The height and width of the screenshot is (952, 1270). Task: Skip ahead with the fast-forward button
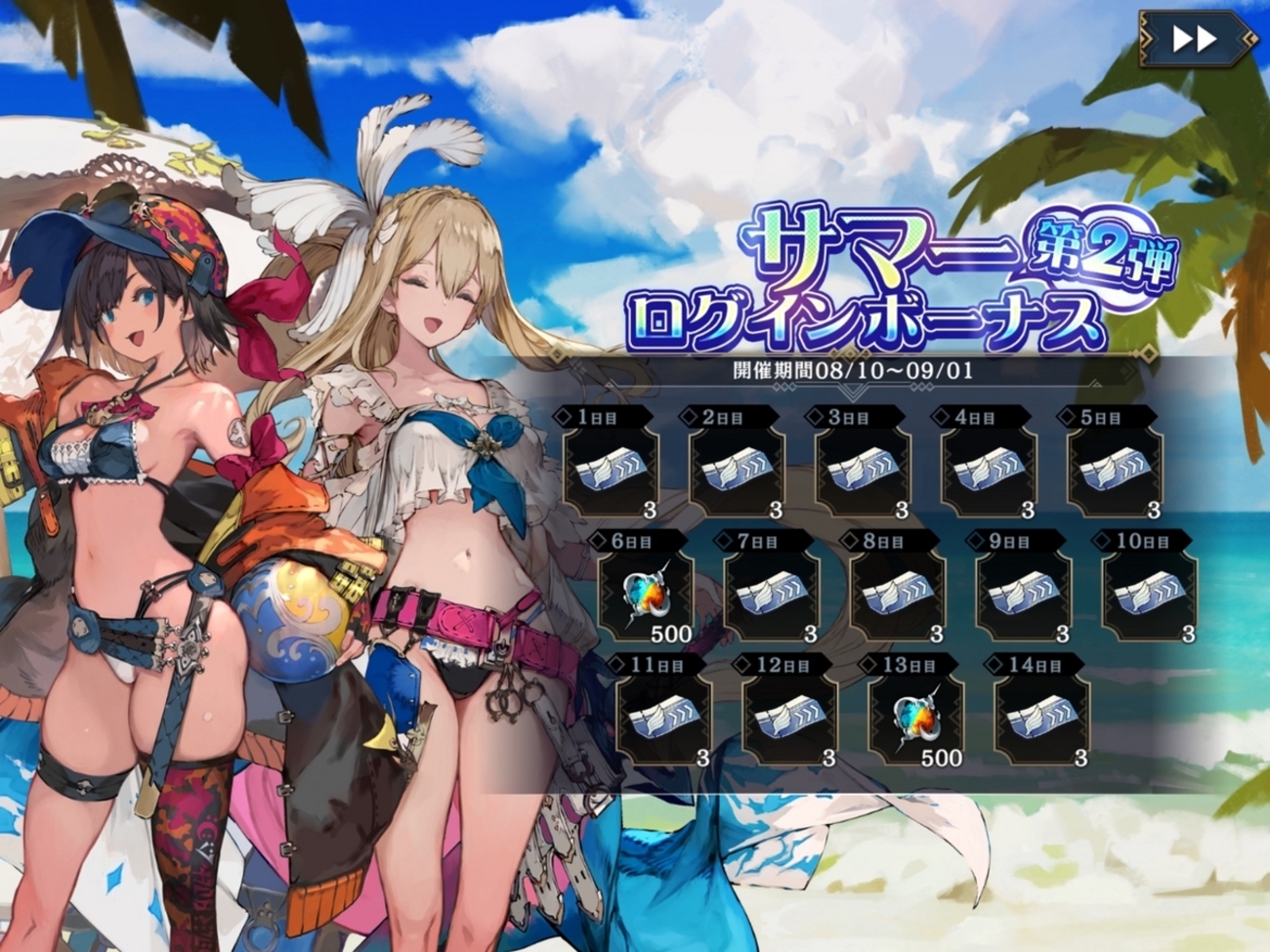[1195, 39]
